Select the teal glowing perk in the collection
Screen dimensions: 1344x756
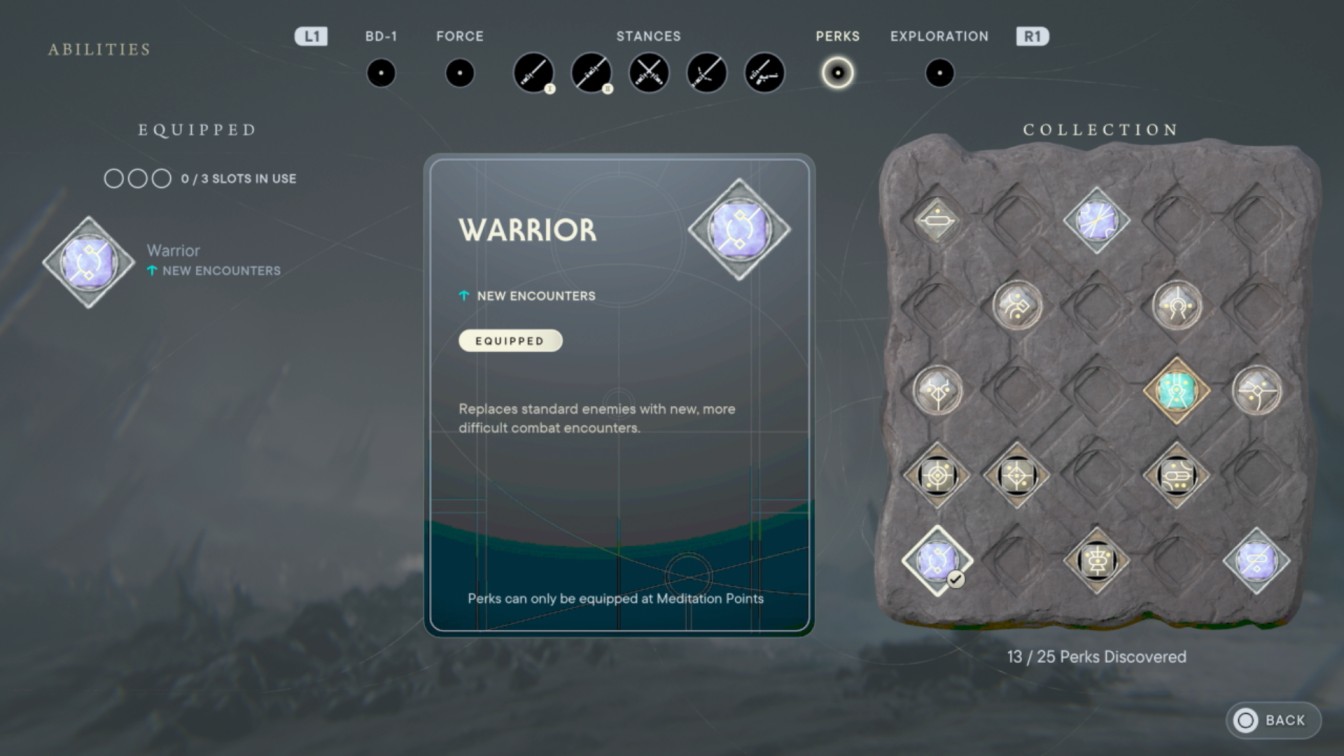(1175, 390)
